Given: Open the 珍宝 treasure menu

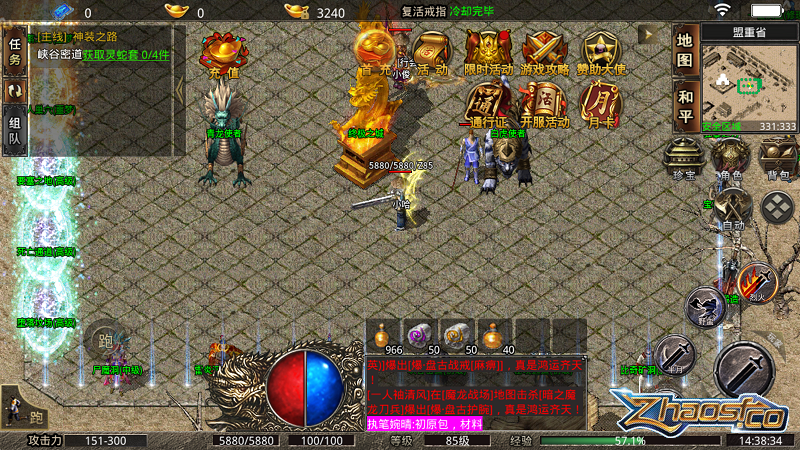Looking at the screenshot, I should [x=685, y=158].
